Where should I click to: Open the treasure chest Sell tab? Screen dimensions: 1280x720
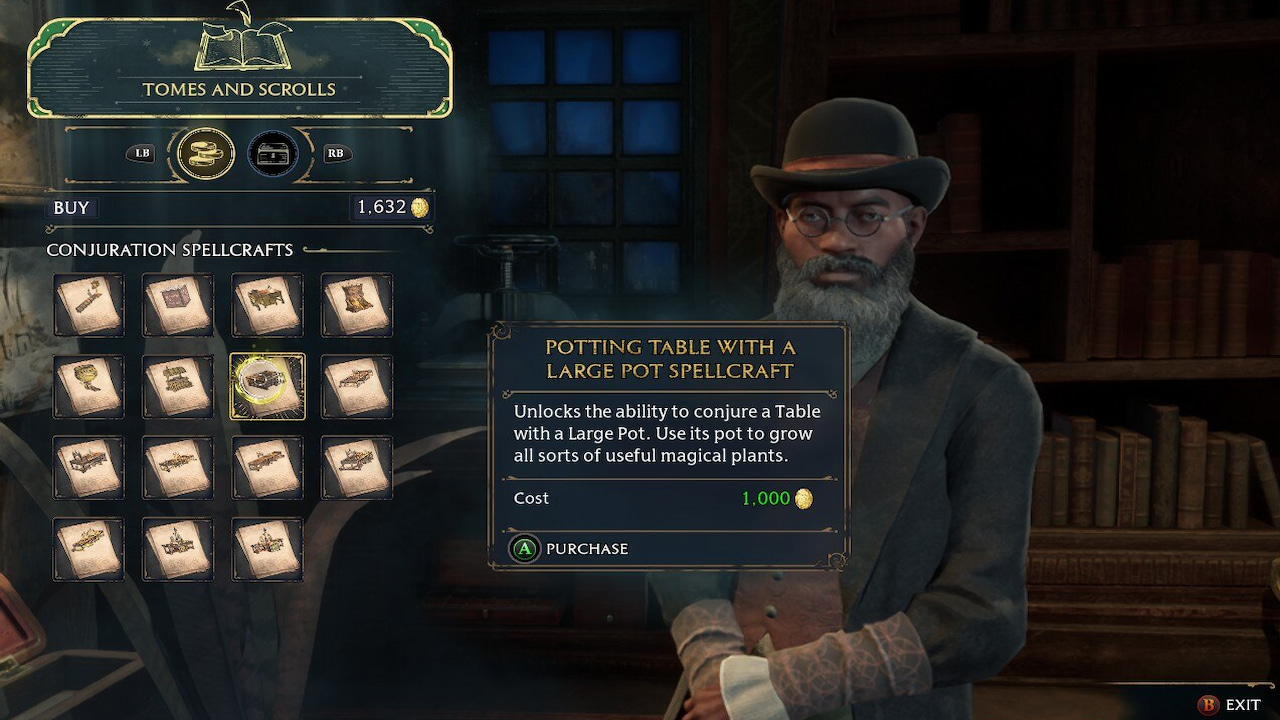pos(273,154)
